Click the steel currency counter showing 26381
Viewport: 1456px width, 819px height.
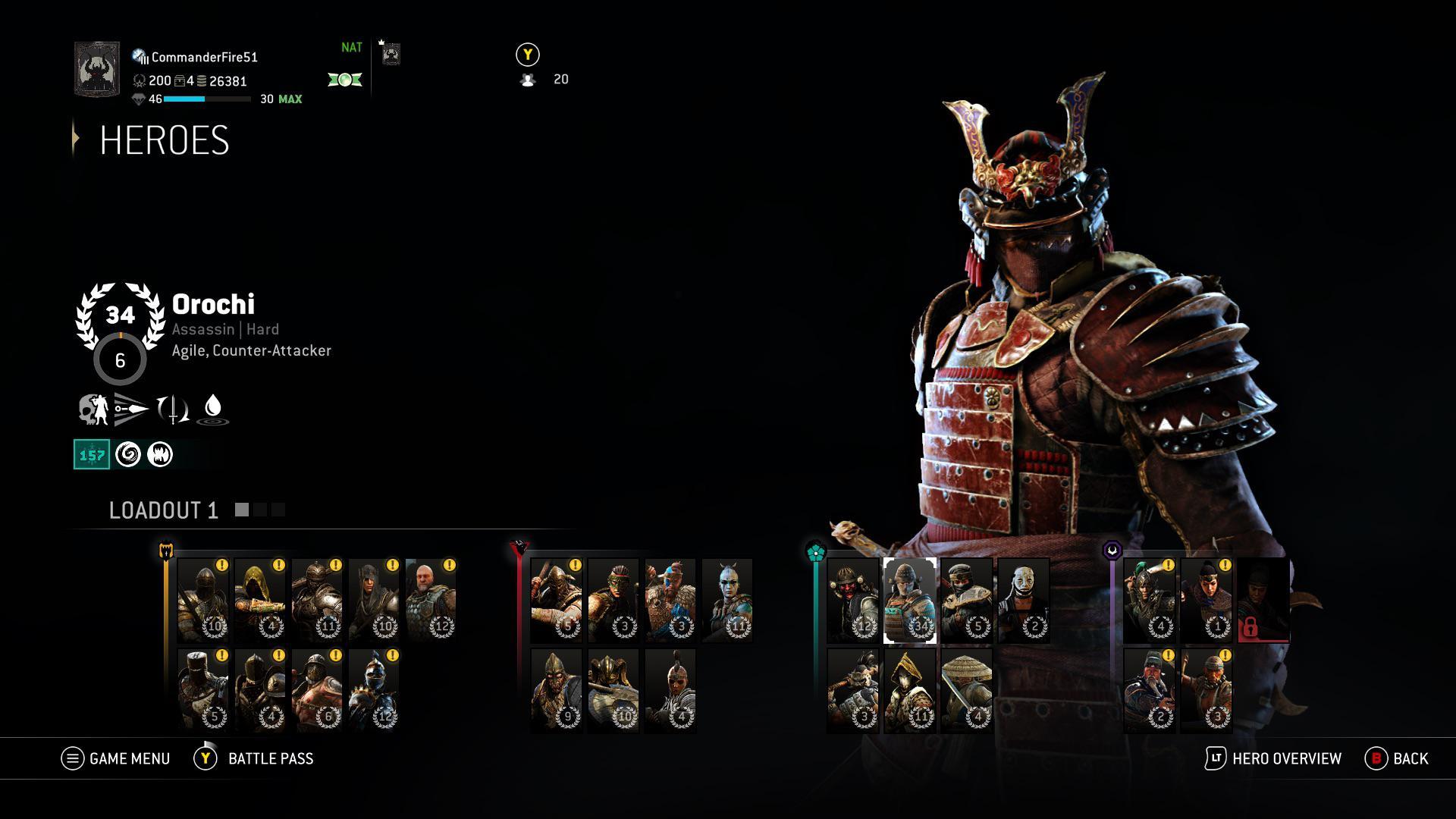226,80
